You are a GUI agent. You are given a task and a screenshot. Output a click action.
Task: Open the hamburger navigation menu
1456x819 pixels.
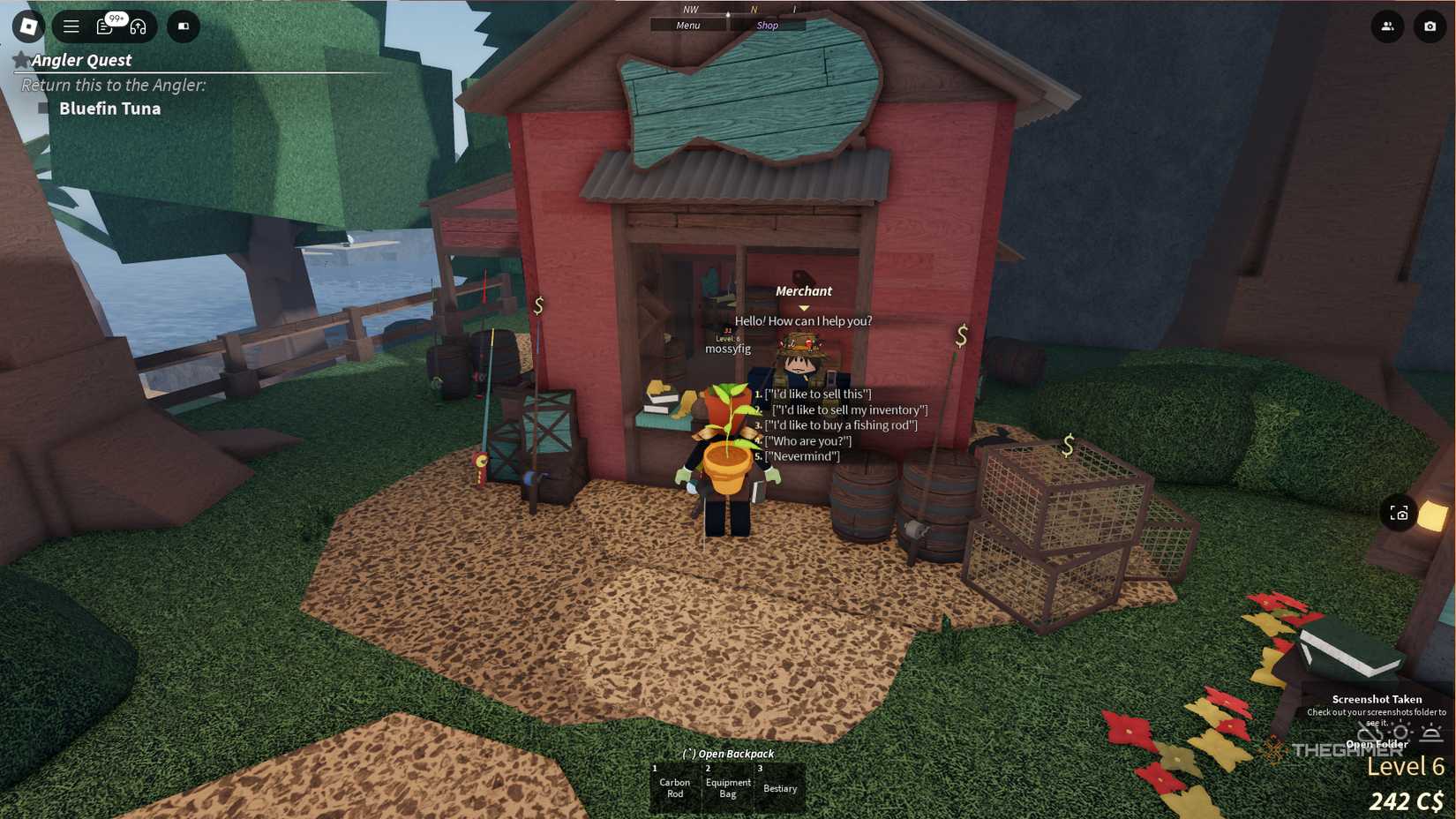(x=71, y=26)
